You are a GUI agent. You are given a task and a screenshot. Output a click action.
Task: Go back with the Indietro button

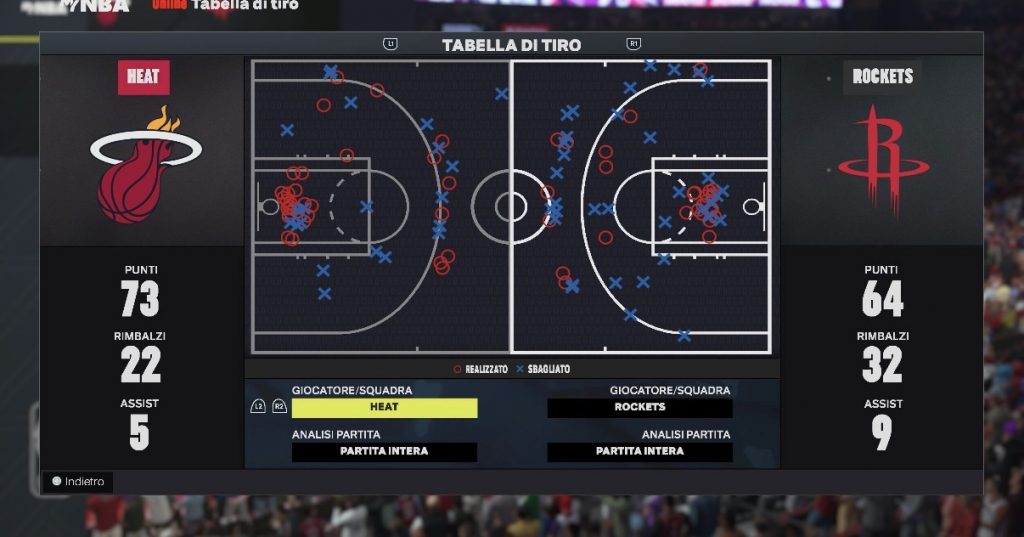tap(78, 482)
